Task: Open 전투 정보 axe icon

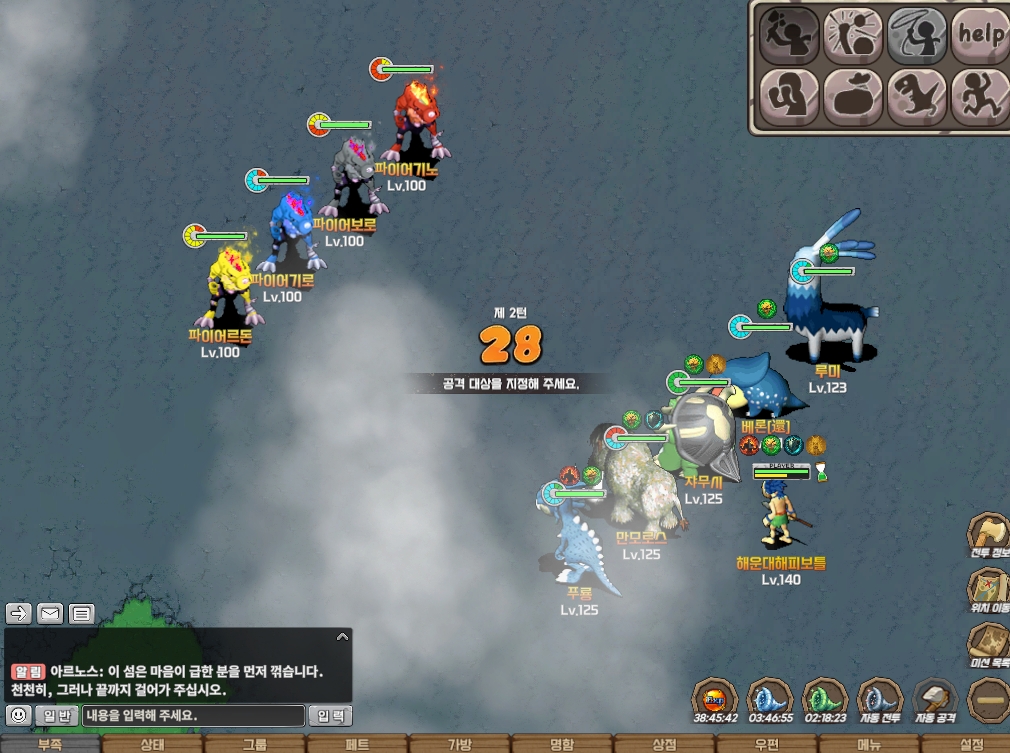Action: click(989, 533)
